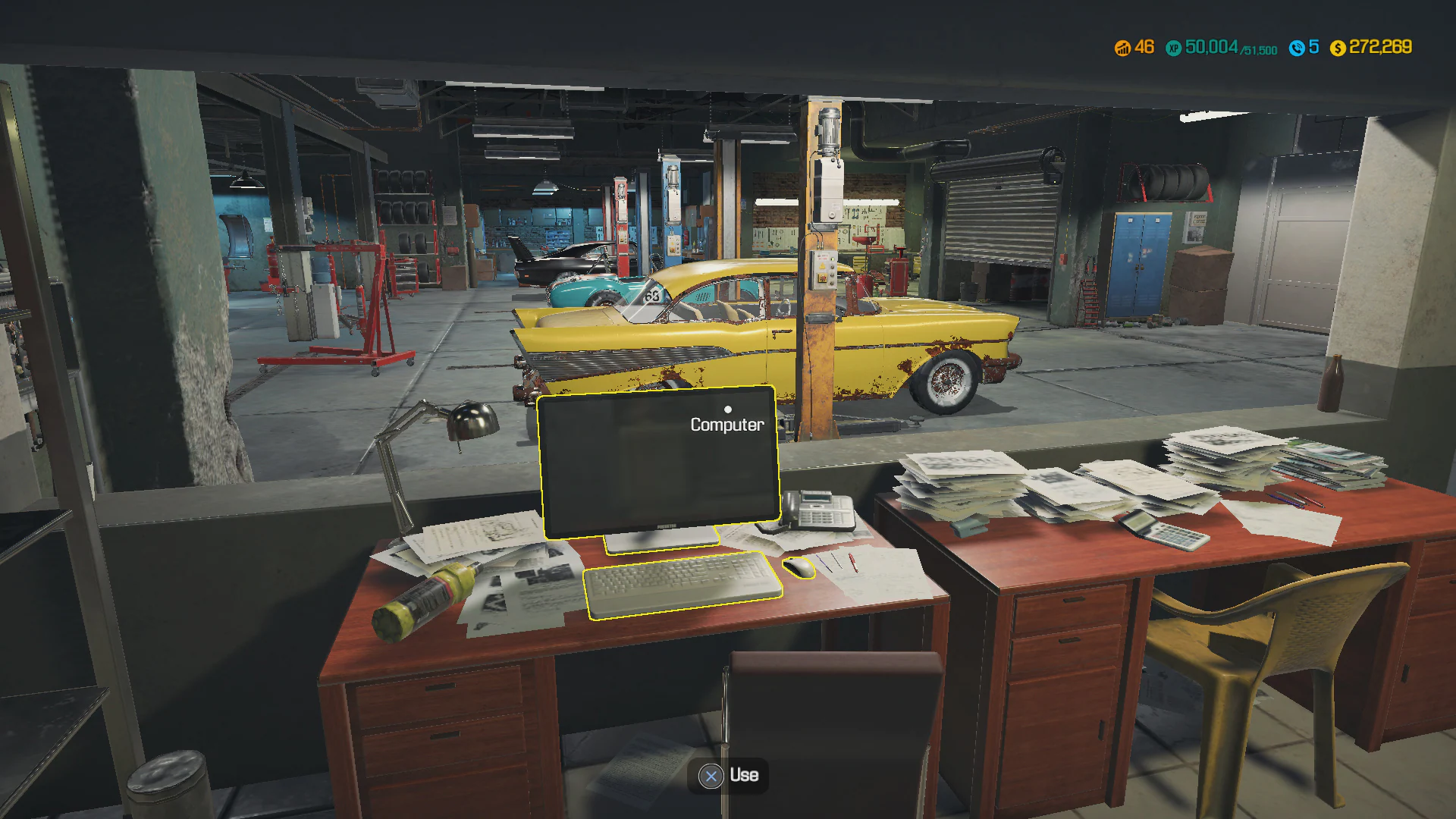This screenshot has height=819, width=1456.
Task: Click the highlighted computer keyboard
Action: [x=679, y=585]
